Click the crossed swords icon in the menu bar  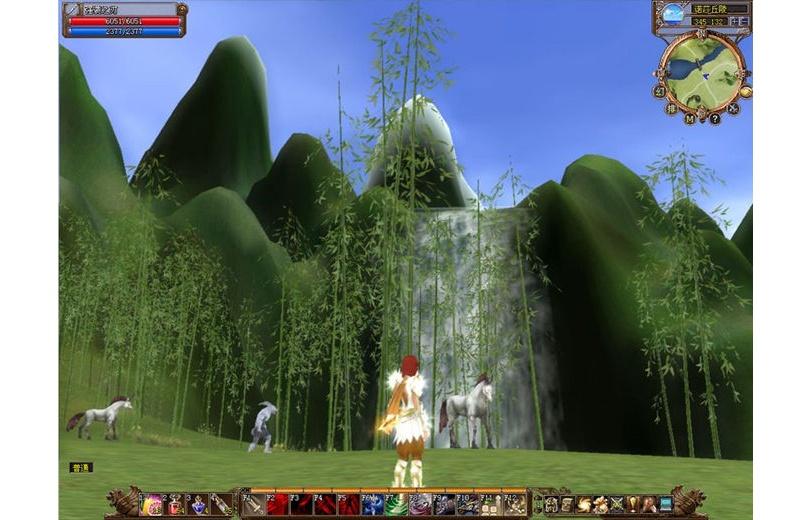616,504
